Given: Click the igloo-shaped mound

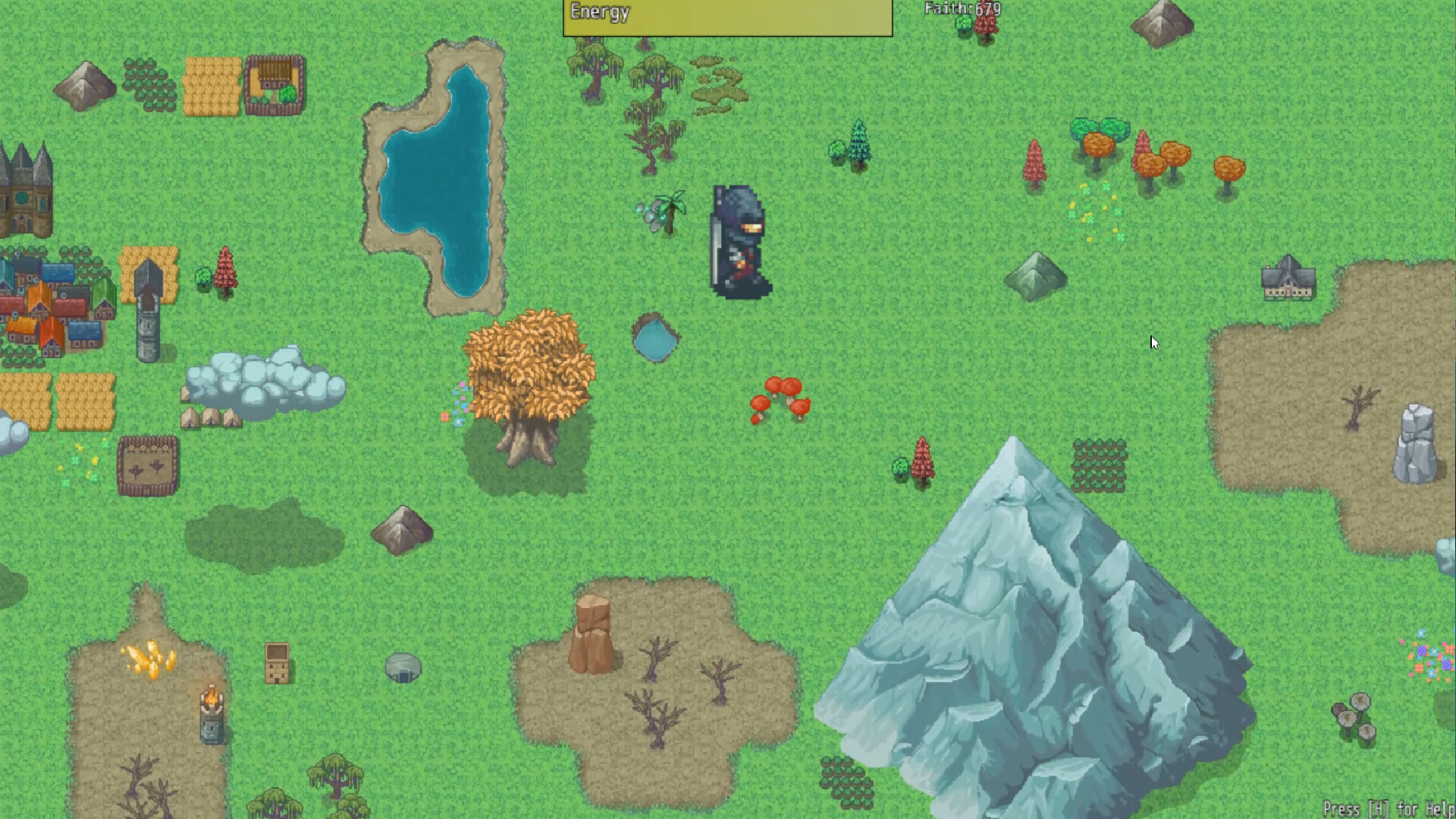Looking at the screenshot, I should 404,669.
